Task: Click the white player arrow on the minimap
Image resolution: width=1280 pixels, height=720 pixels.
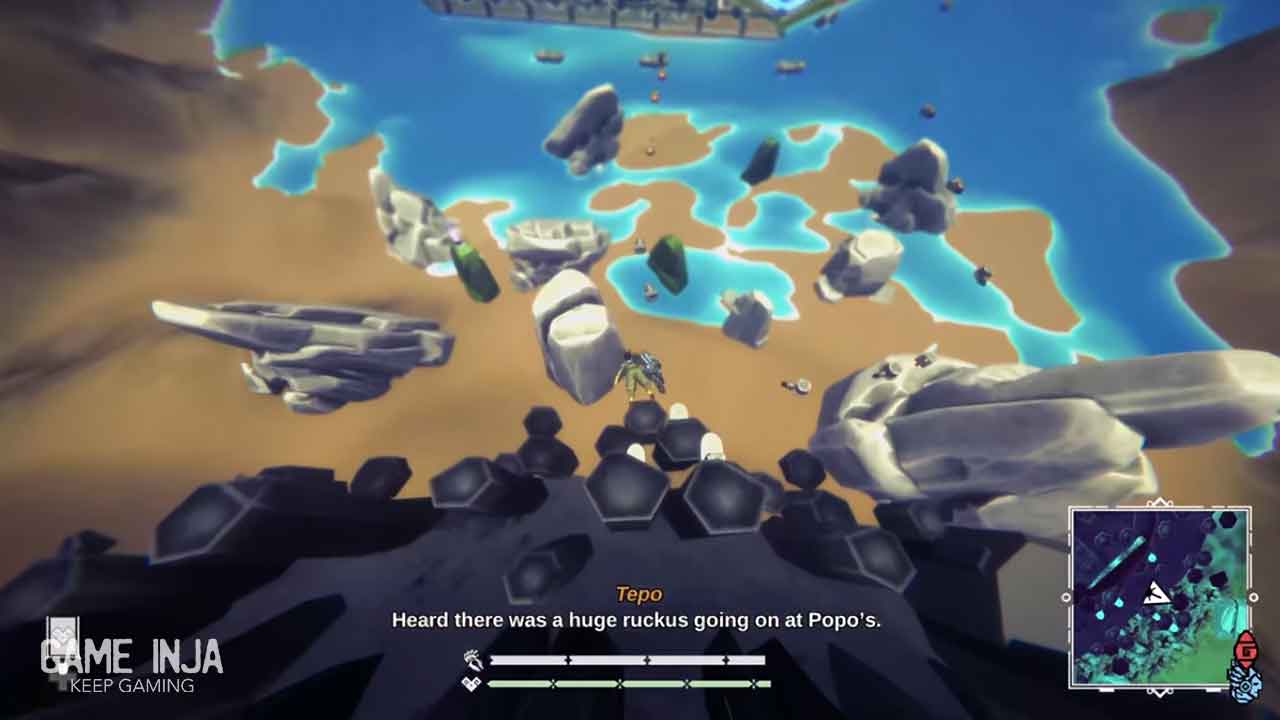Action: point(1157,594)
